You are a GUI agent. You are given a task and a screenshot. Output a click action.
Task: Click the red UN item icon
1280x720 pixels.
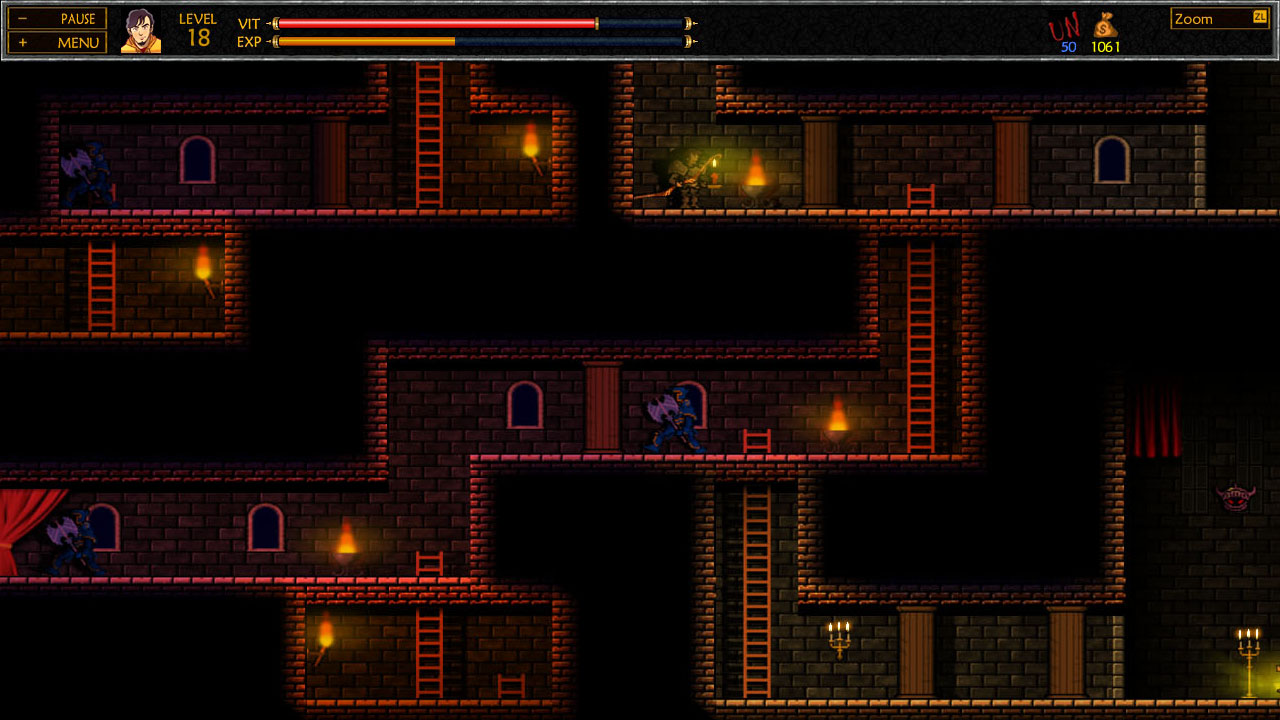click(1066, 26)
